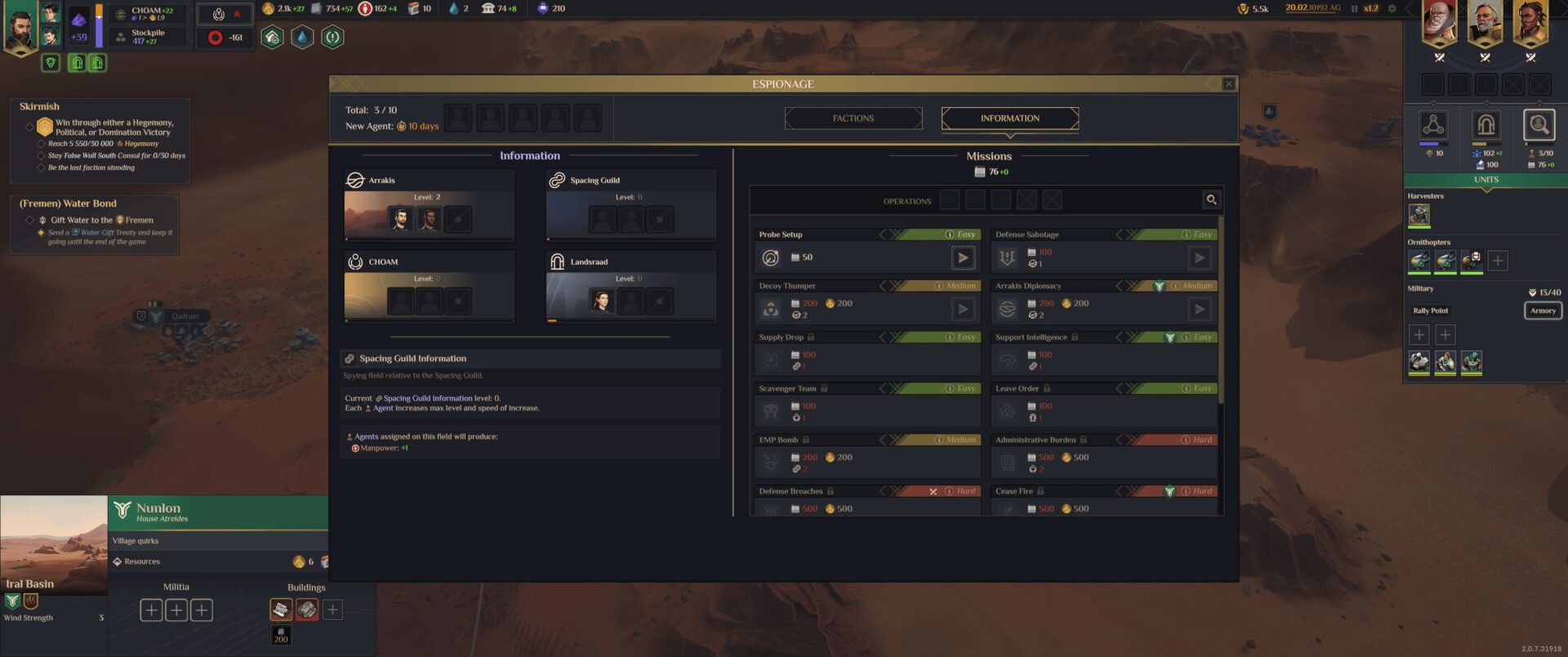Close the Espionage window
1568x657 pixels.
point(1228,84)
